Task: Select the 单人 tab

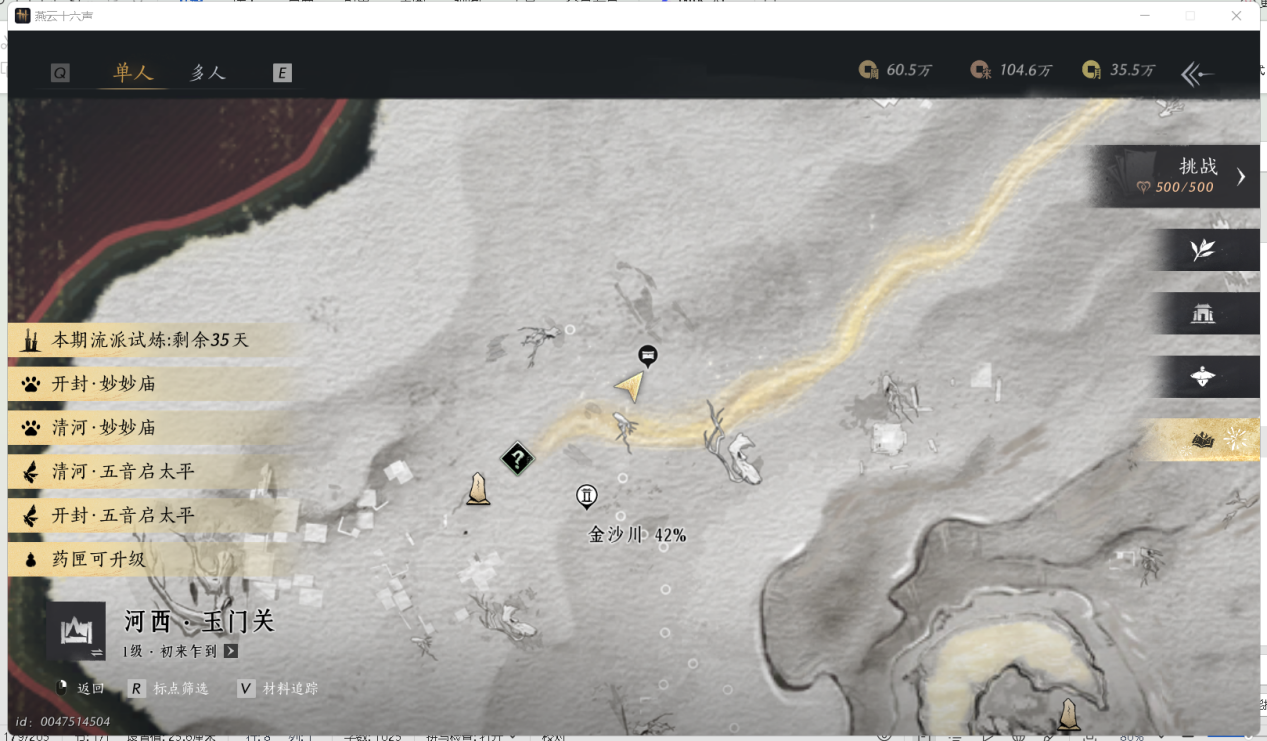Action: (133, 73)
